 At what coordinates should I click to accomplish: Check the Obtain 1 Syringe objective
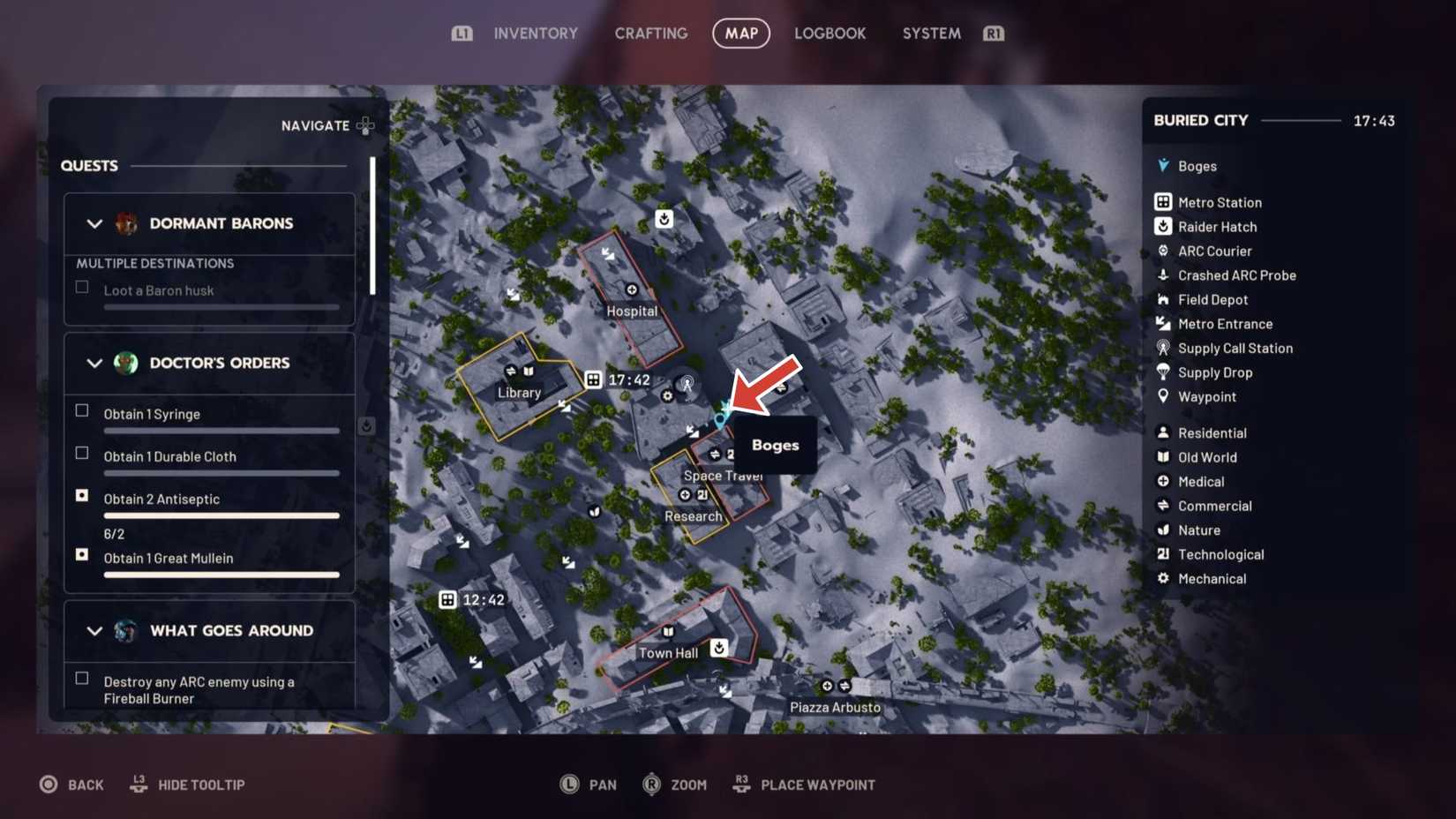[x=81, y=409]
